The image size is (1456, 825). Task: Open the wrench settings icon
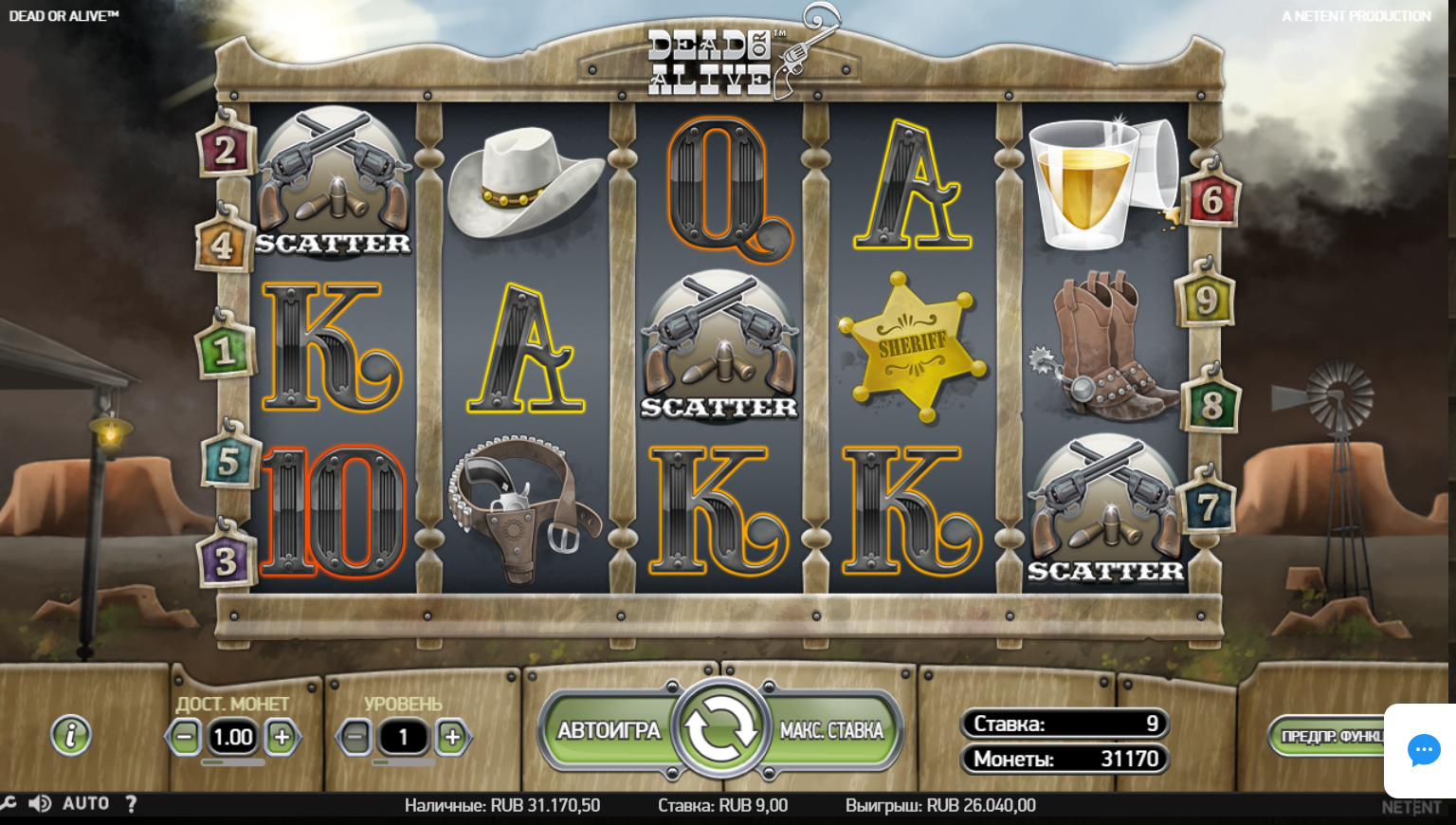(9, 804)
